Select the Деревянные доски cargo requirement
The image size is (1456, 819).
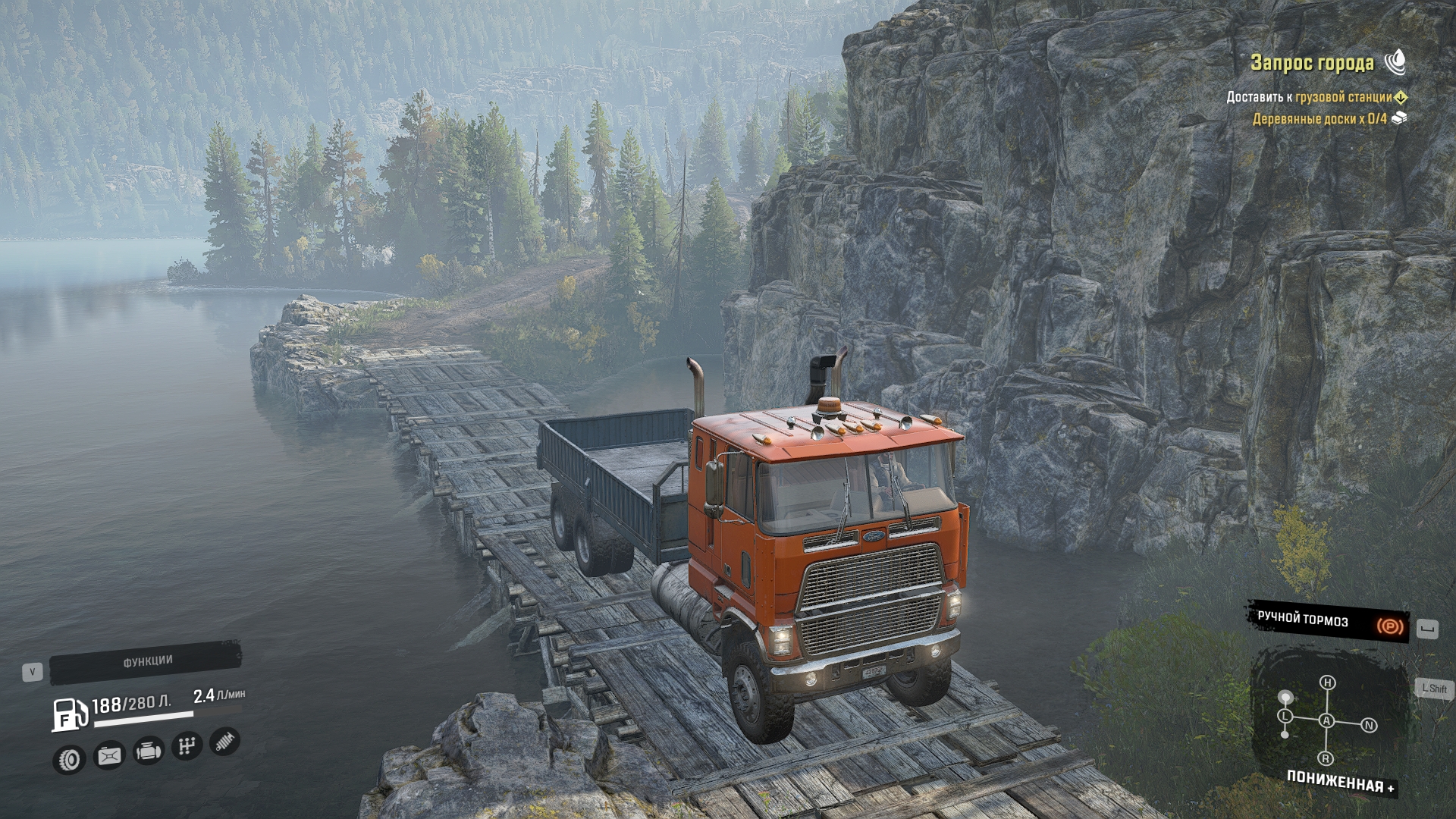pyautogui.click(x=1319, y=119)
